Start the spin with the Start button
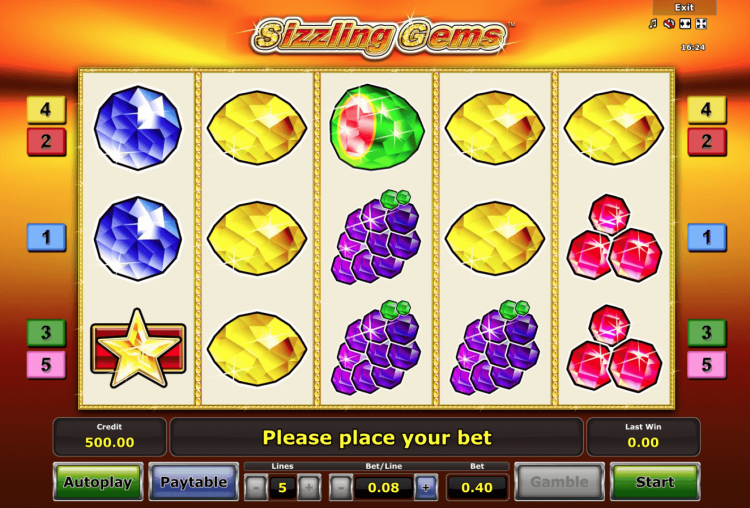The image size is (750, 508). pyautogui.click(x=655, y=482)
